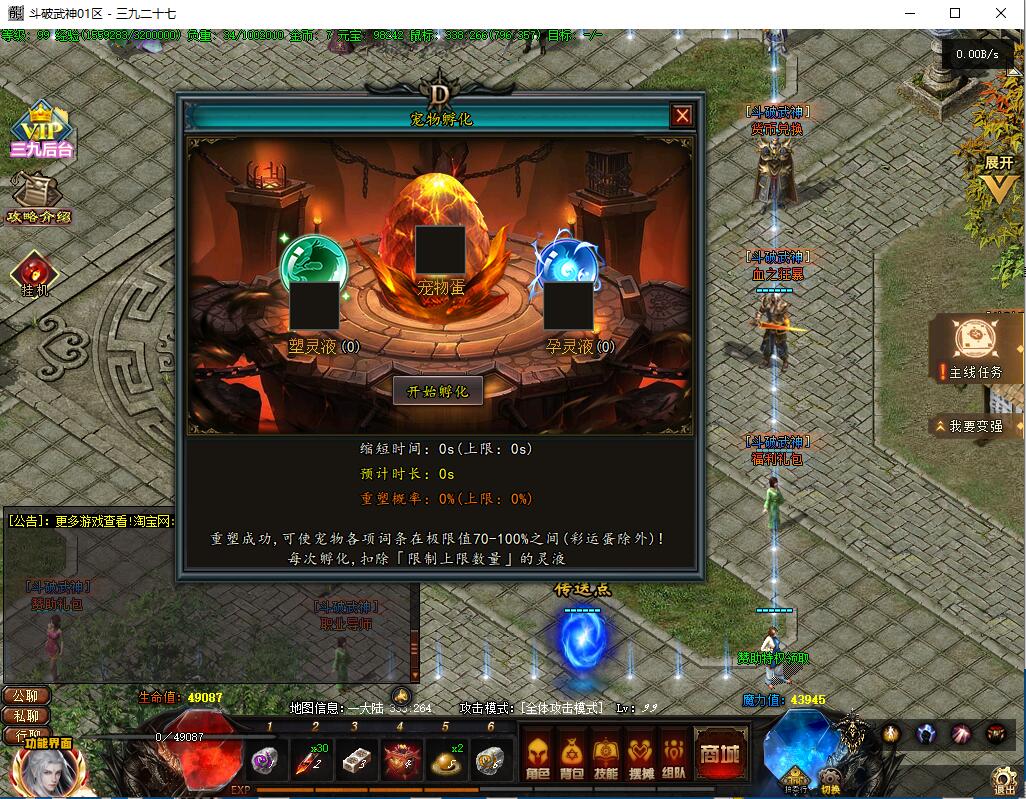Toggle 挂机 auto-battle mode

(x=35, y=274)
